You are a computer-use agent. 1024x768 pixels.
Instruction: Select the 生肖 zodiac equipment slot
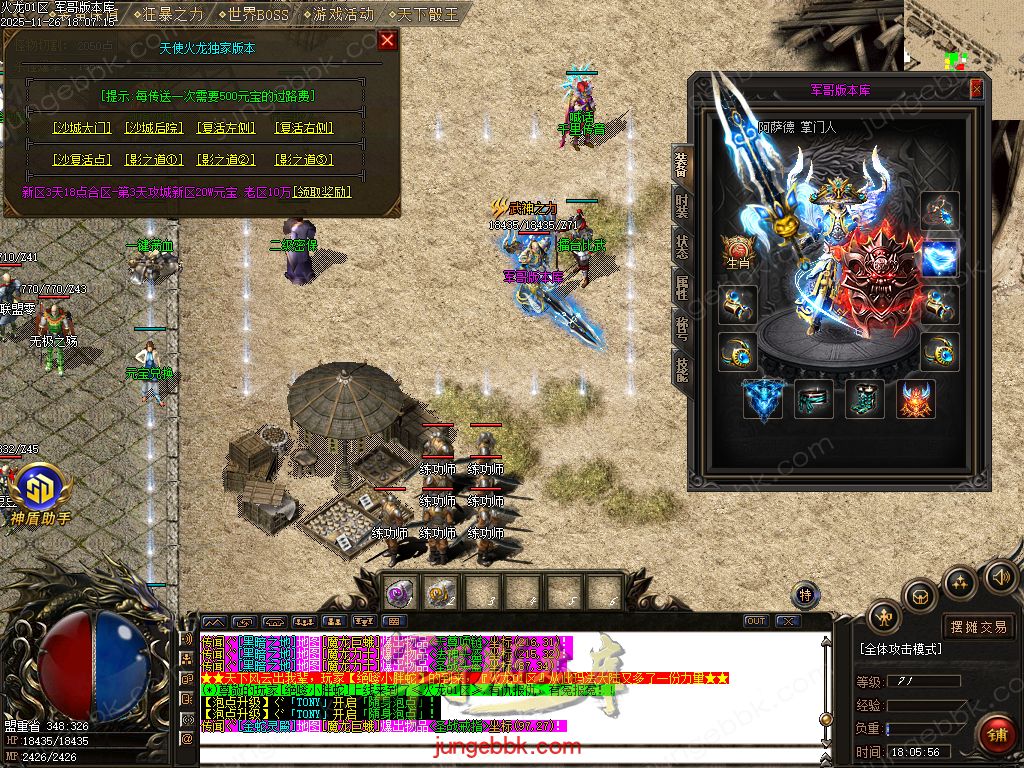coord(738,254)
